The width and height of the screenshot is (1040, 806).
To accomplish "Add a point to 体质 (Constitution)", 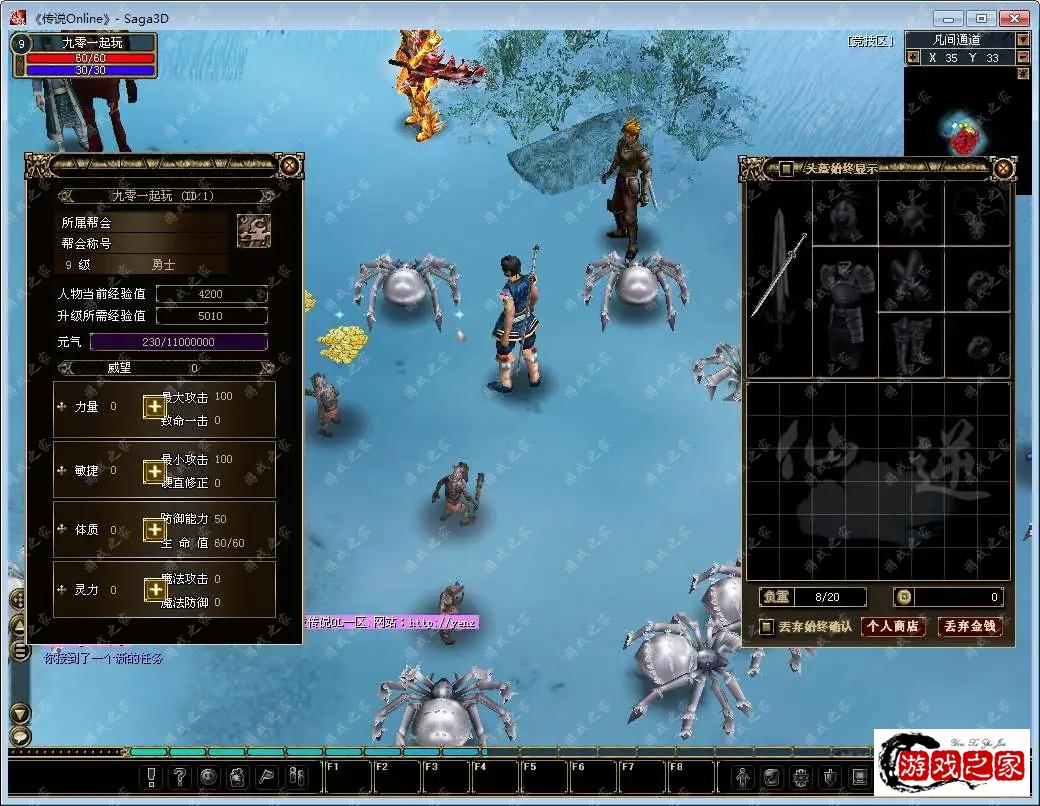I will [x=154, y=530].
